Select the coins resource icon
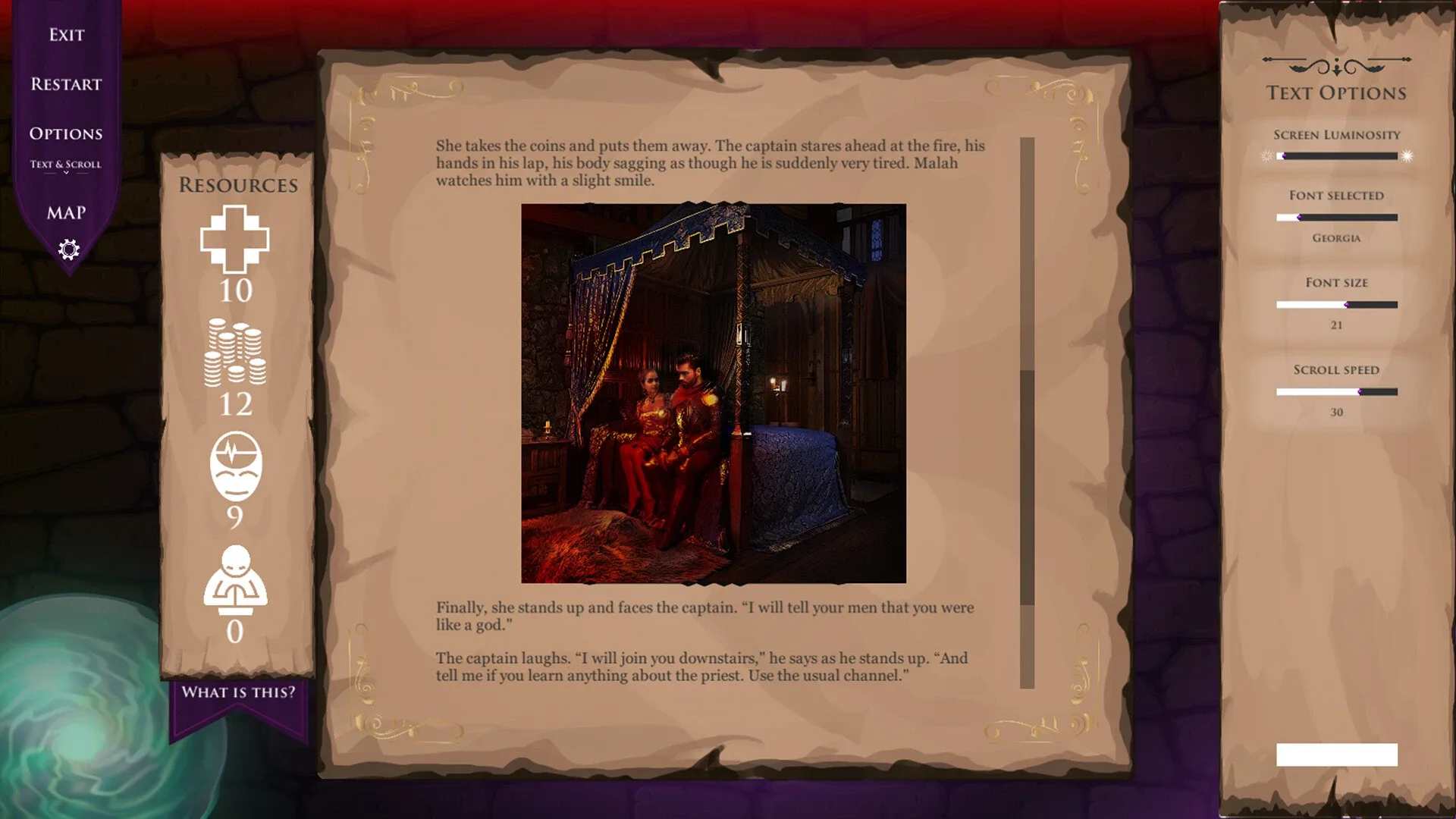The image size is (1456, 819). point(236,351)
